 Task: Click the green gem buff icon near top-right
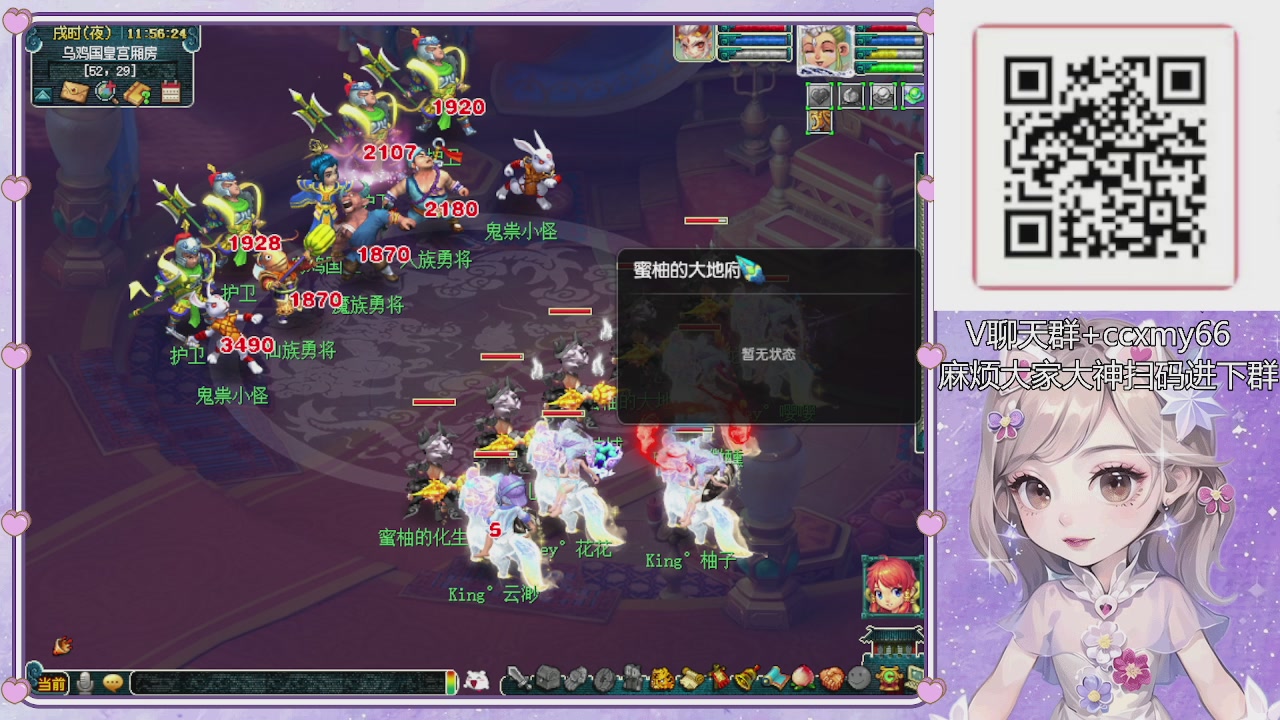point(913,95)
